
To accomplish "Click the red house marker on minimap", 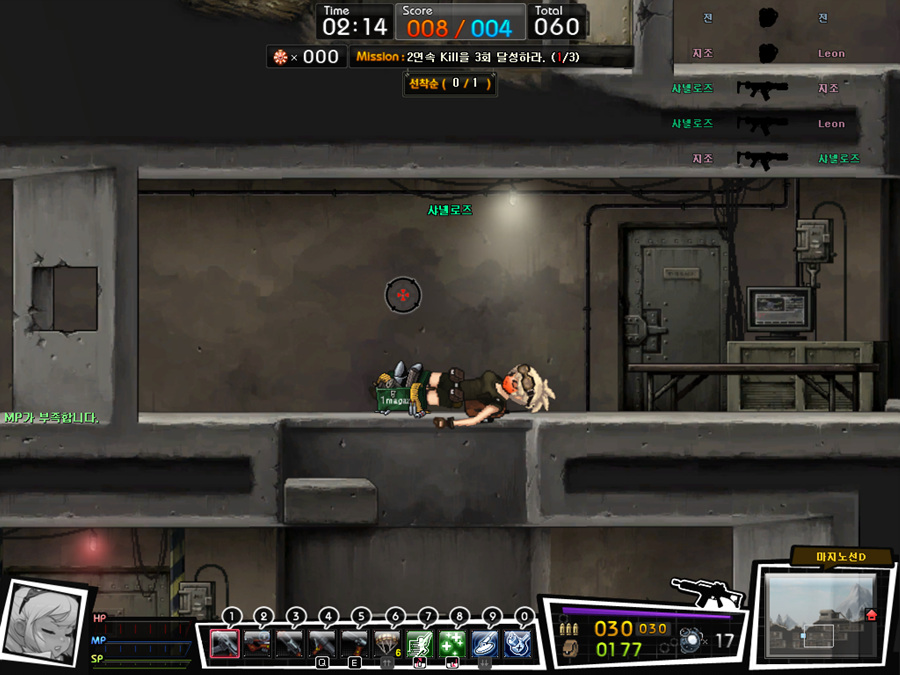I will 871,614.
